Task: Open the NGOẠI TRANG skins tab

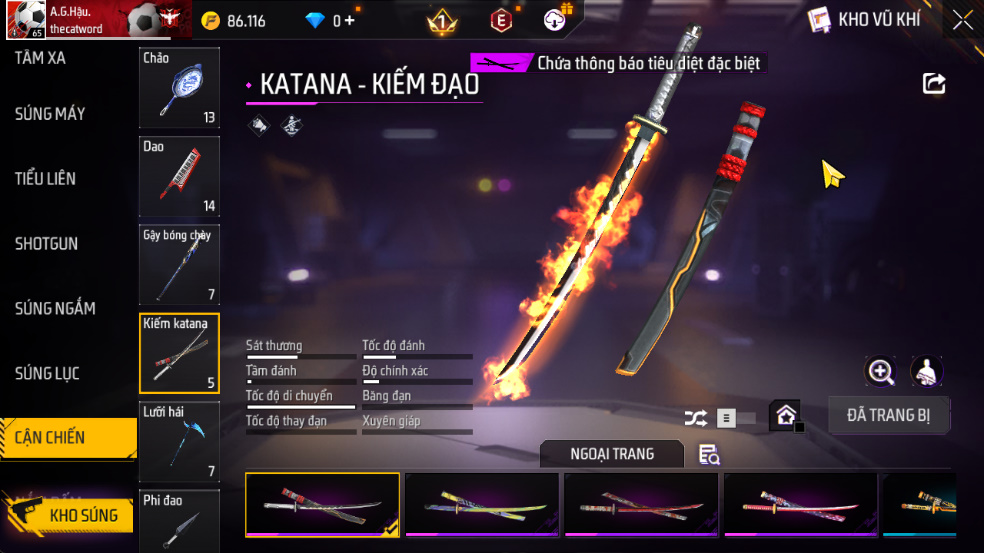Action: click(612, 454)
